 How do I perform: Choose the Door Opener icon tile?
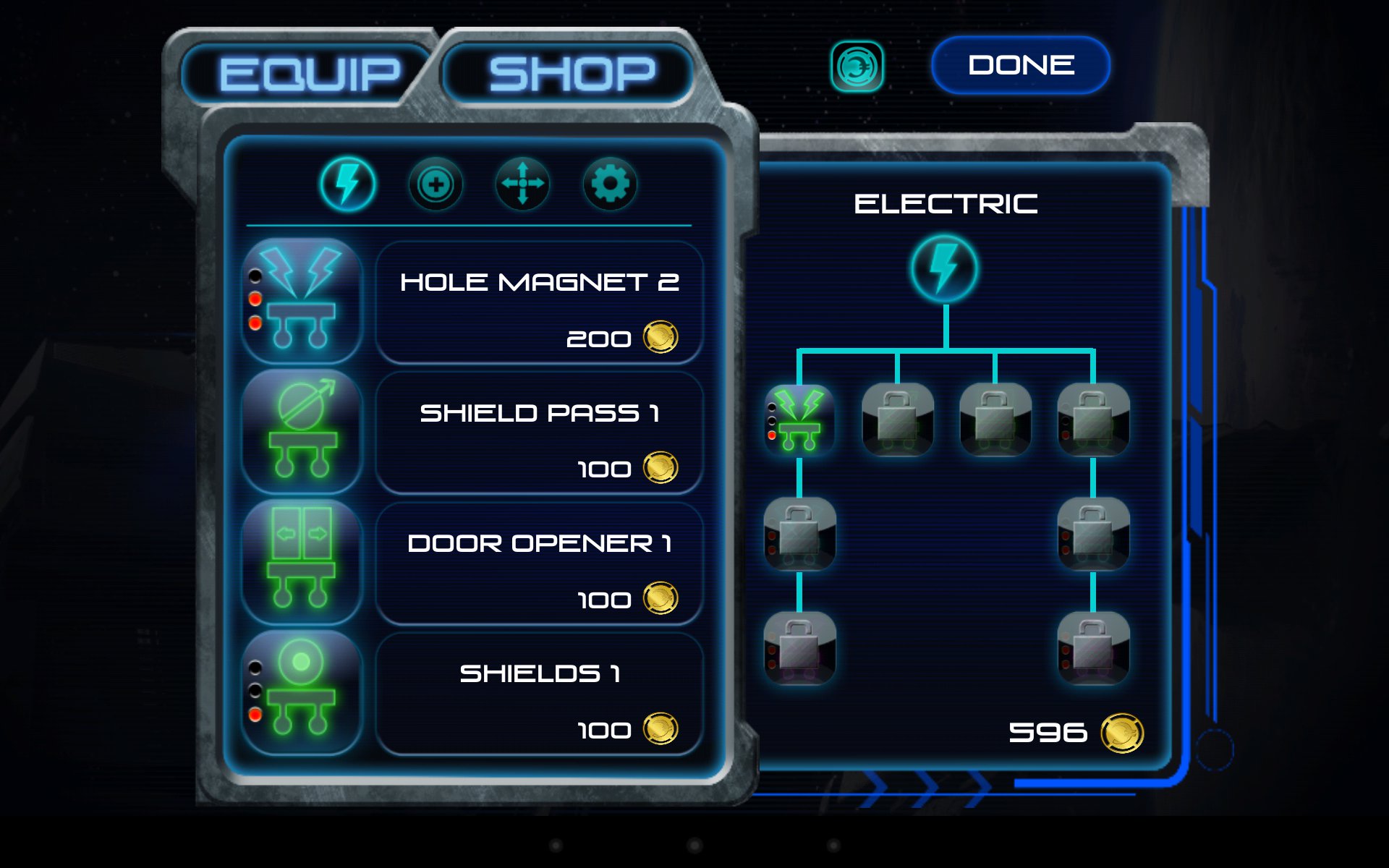[302, 561]
